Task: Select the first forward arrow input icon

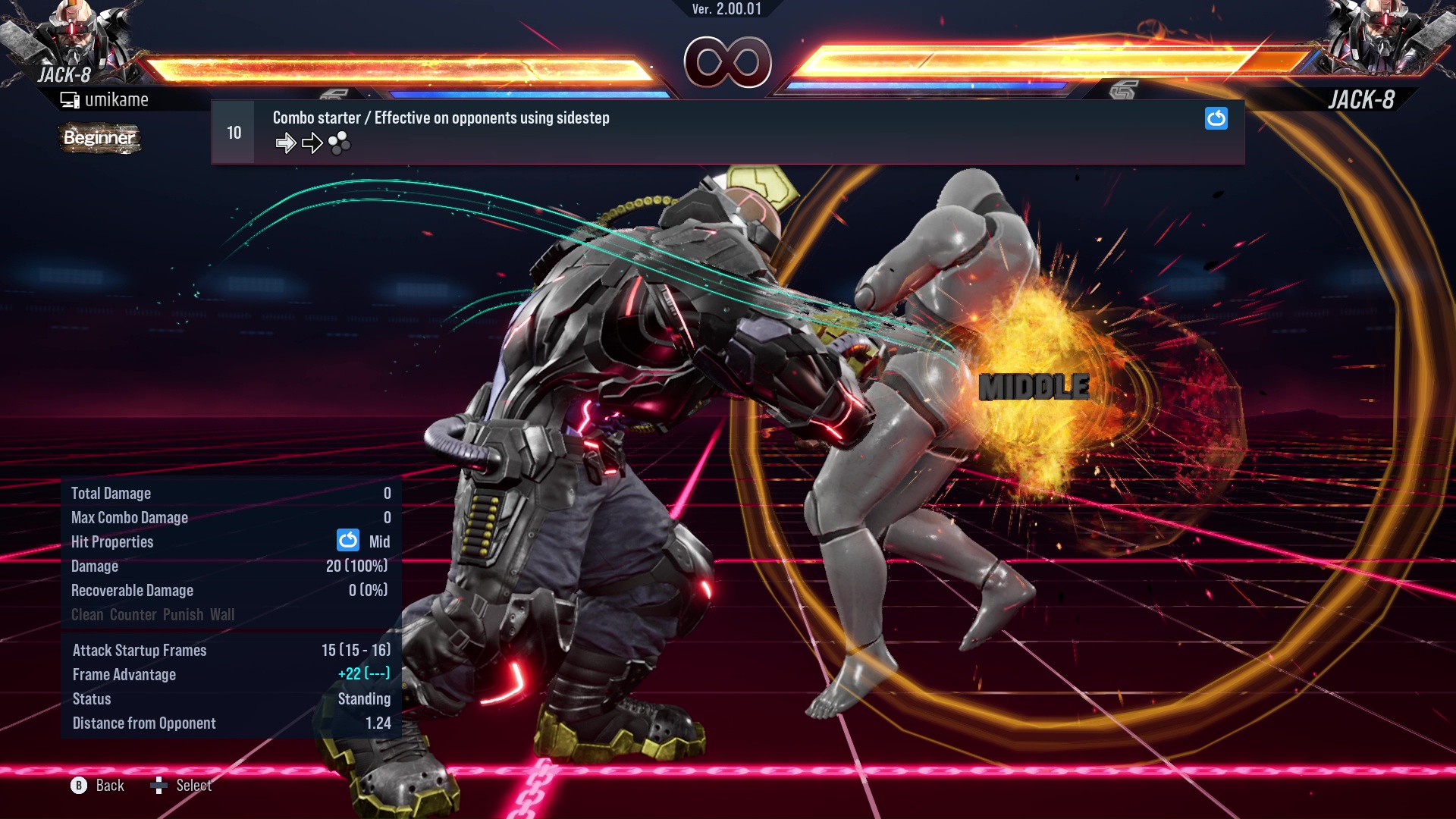Action: point(287,142)
